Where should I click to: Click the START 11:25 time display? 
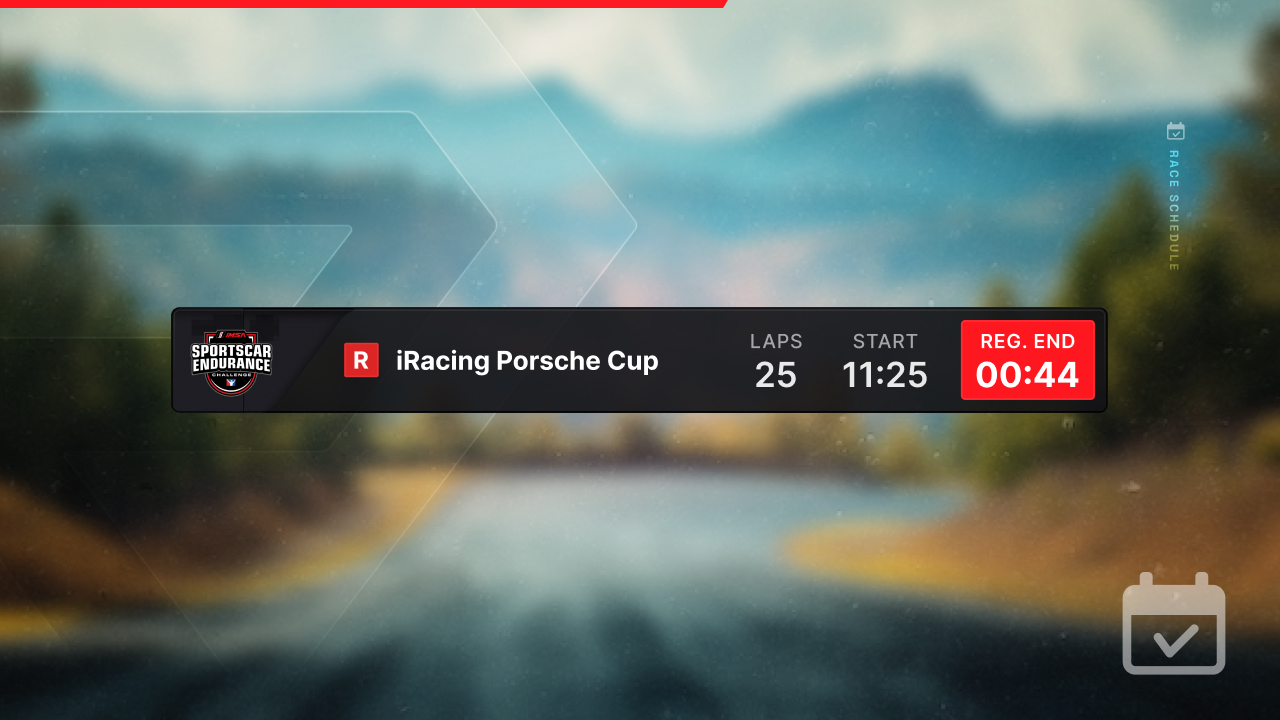tap(885, 375)
